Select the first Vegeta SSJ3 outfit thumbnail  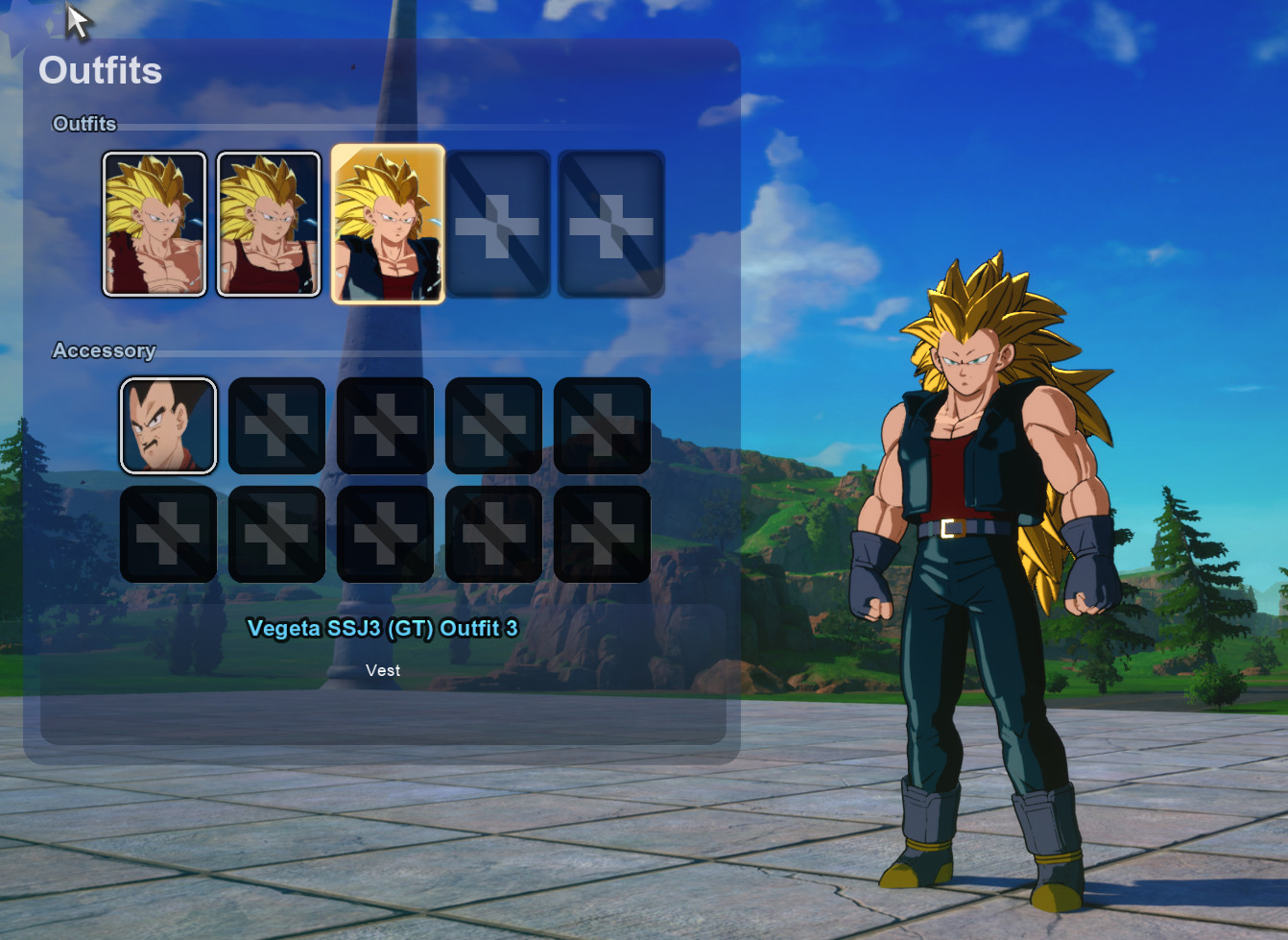(x=154, y=223)
